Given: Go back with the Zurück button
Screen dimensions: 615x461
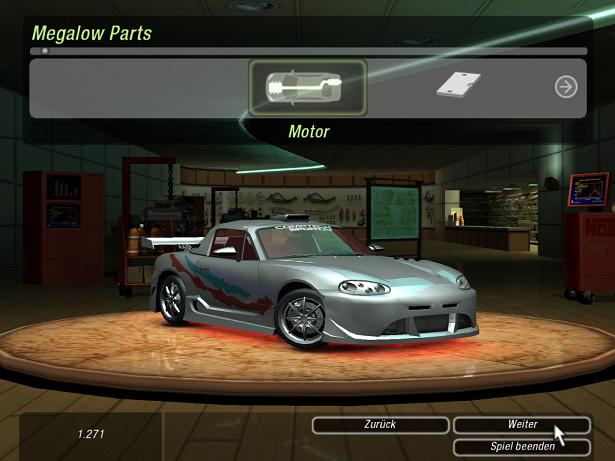Looking at the screenshot, I should point(380,425).
